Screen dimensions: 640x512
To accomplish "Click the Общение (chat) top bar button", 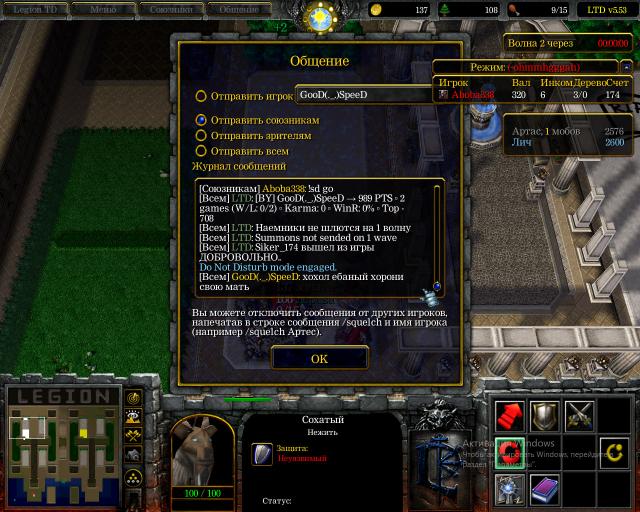I will [238, 8].
